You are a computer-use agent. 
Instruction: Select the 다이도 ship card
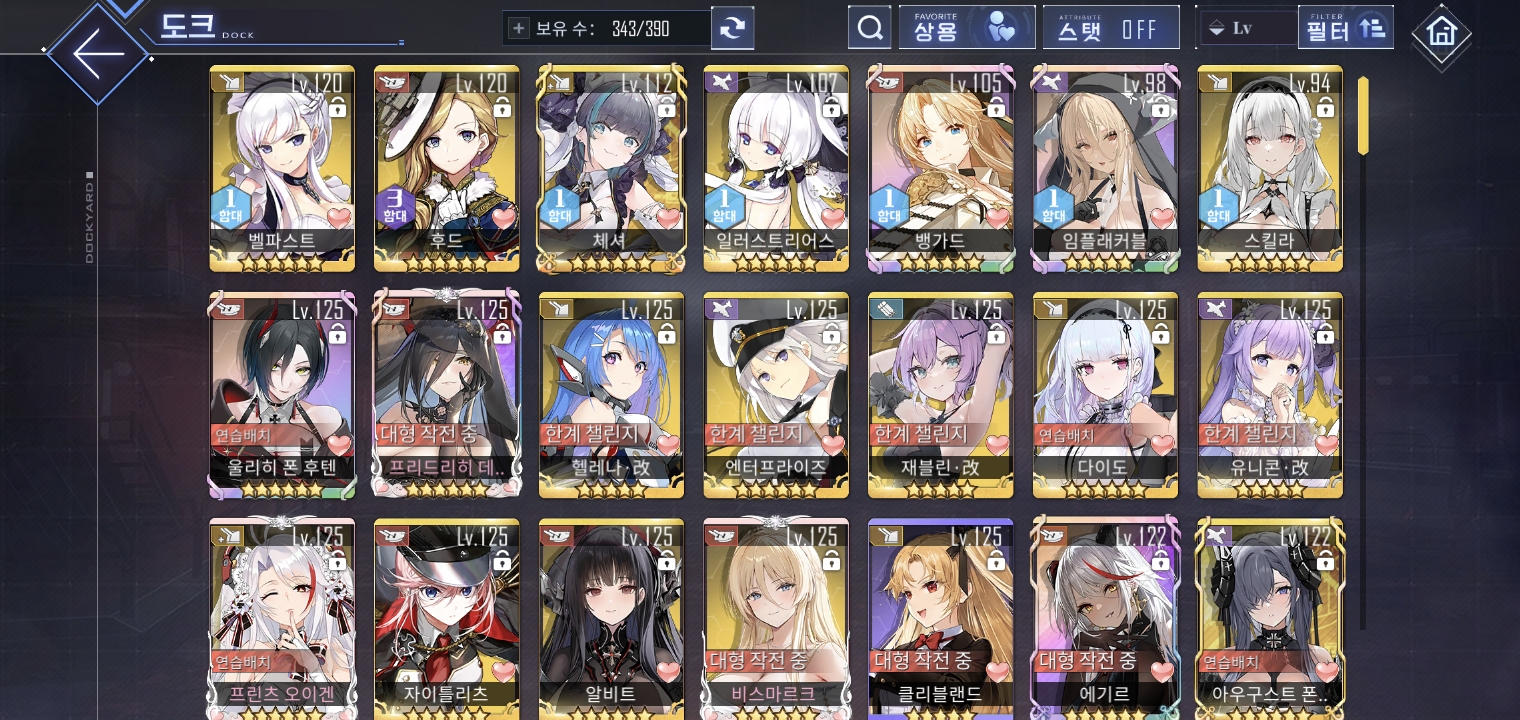click(x=1105, y=395)
